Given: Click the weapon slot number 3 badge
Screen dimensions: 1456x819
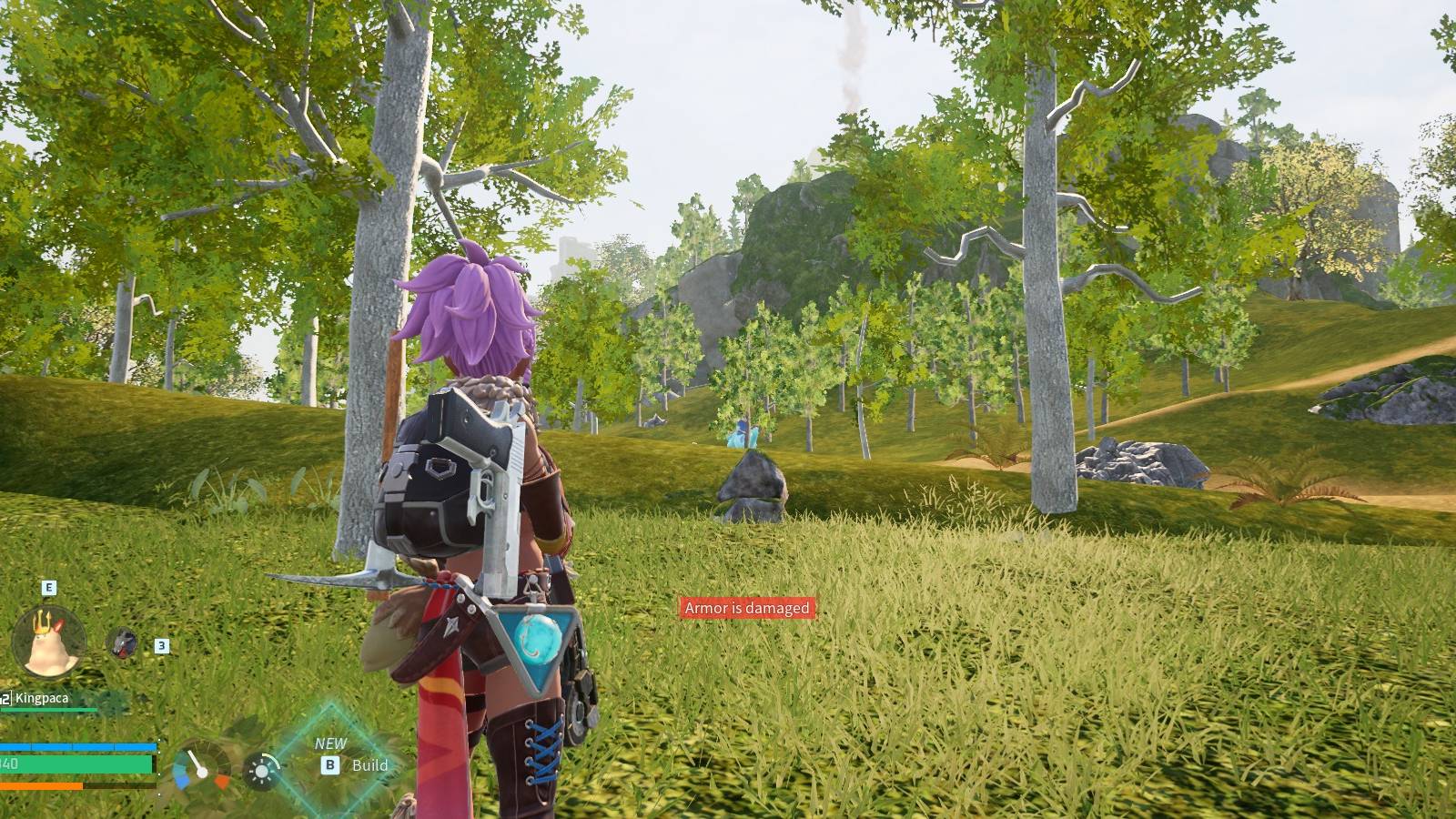Looking at the screenshot, I should pos(161,647).
